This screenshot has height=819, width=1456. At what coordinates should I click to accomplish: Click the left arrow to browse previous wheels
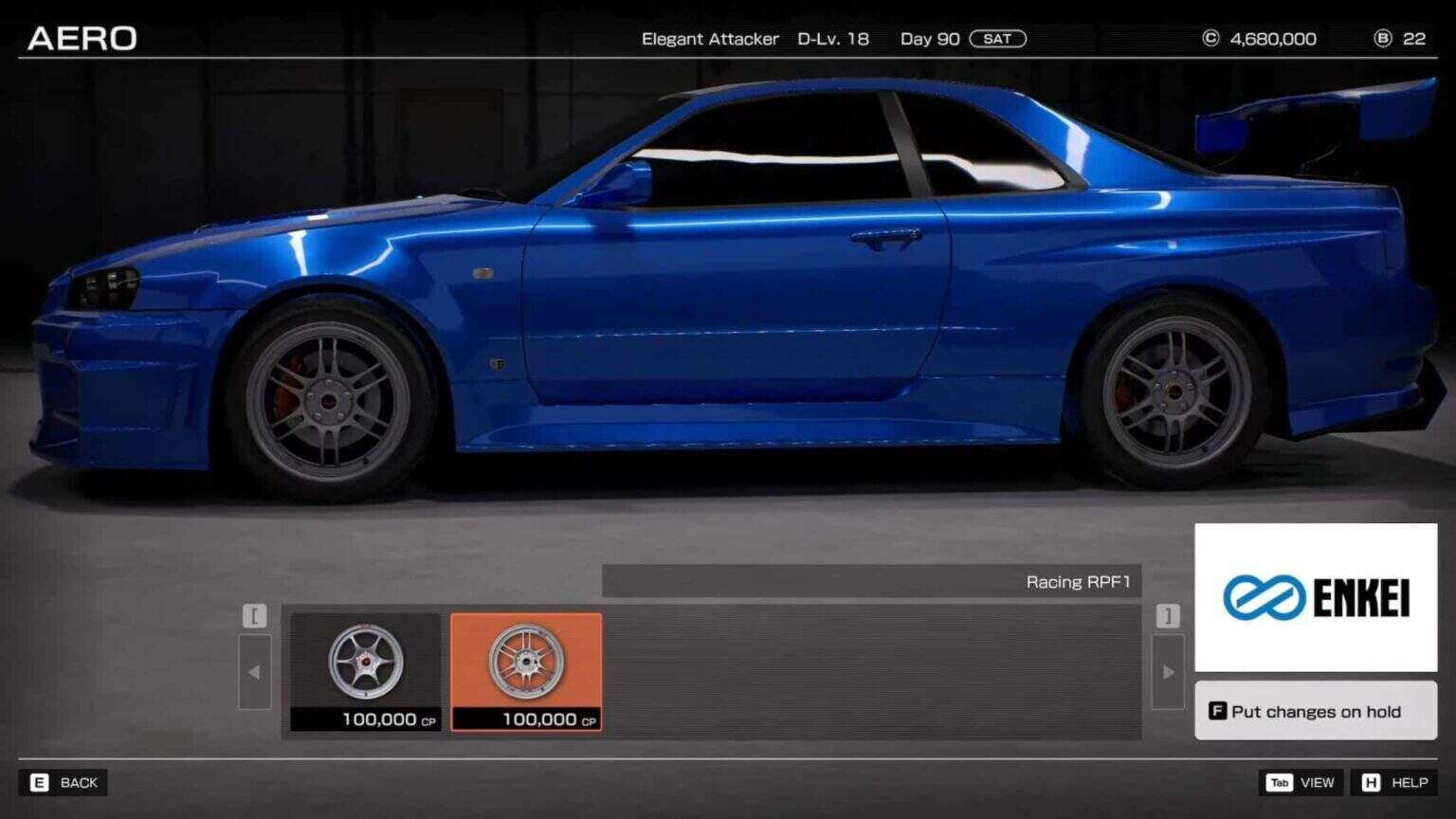[254, 671]
